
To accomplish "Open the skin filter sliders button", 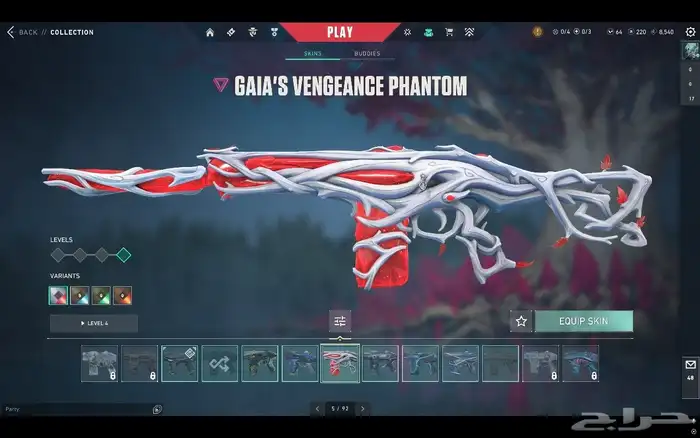I will pos(340,321).
